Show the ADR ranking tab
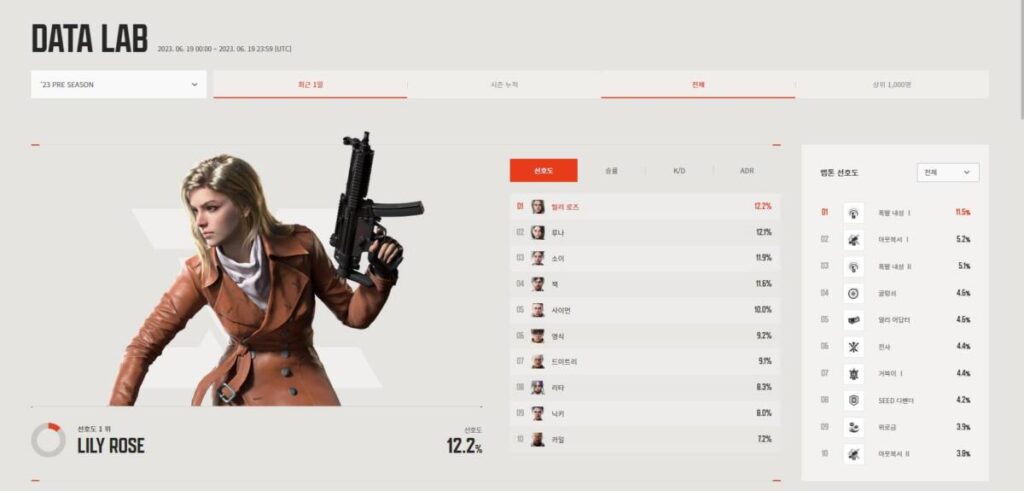1024x491 pixels. click(x=747, y=171)
